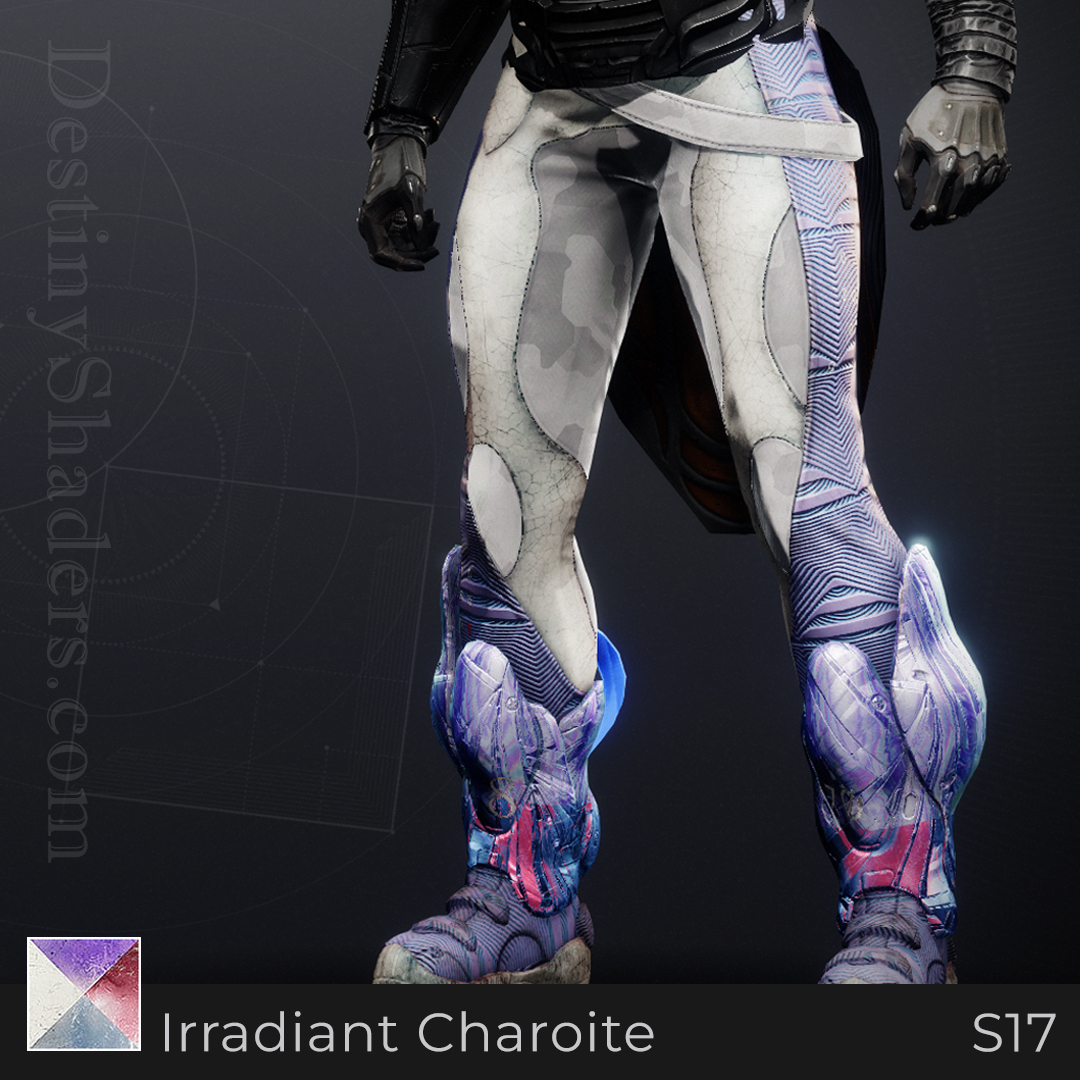The height and width of the screenshot is (1080, 1080).
Task: Select the Irradiant Charoite shader icon
Action: tap(84, 993)
